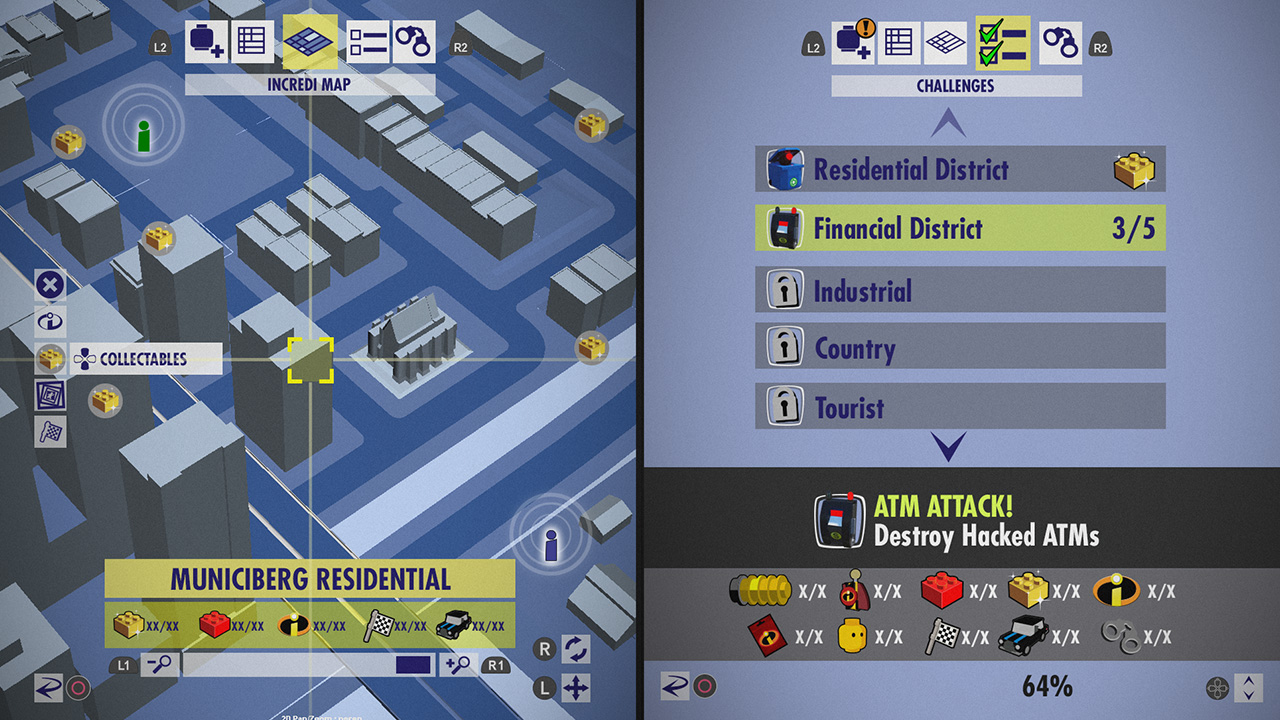Image resolution: width=1280 pixels, height=720 pixels.
Task: Zoom out with the minus magnifier button
Action: [159, 665]
